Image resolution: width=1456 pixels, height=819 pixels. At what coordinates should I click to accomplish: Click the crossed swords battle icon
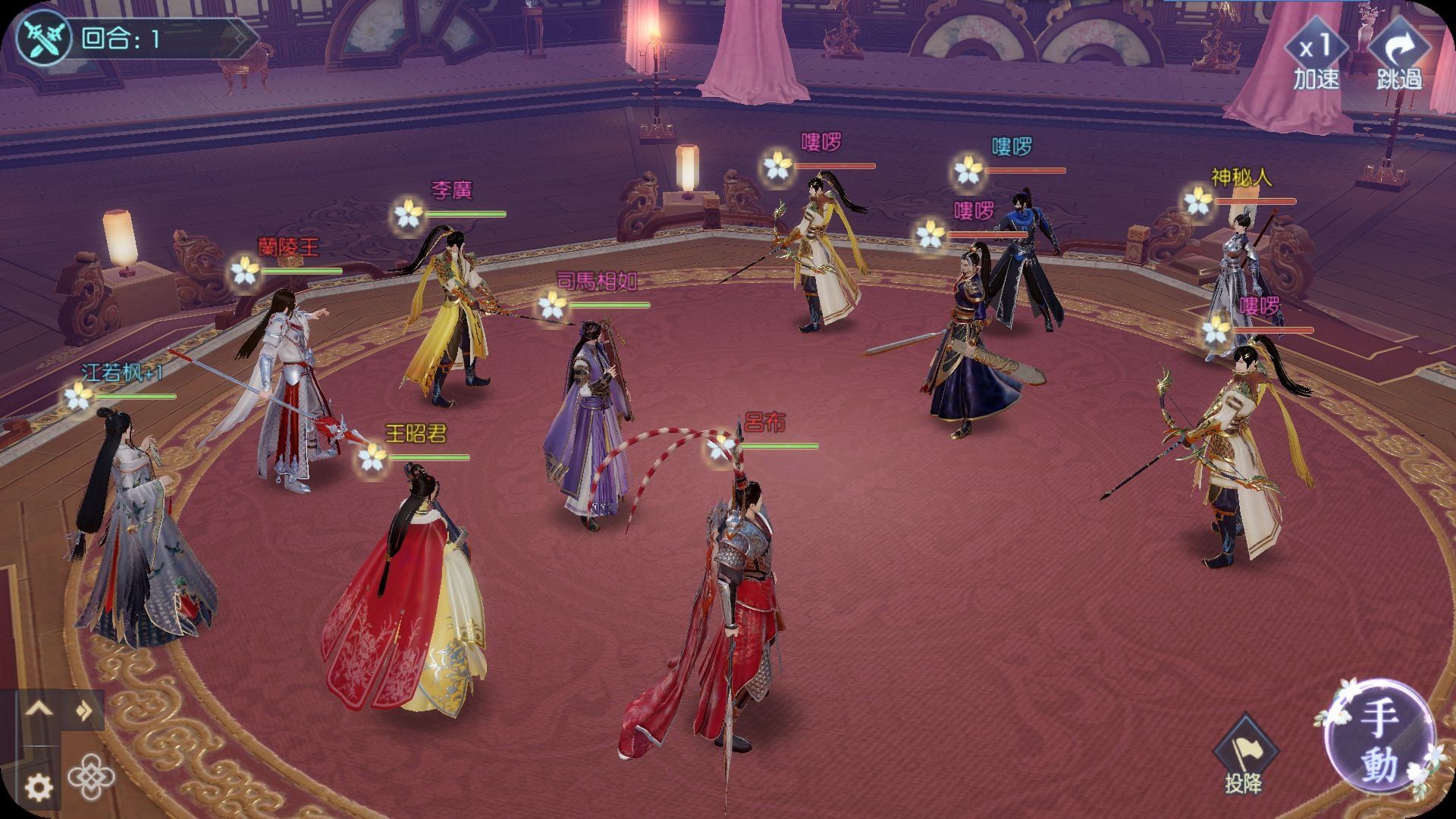point(43,39)
